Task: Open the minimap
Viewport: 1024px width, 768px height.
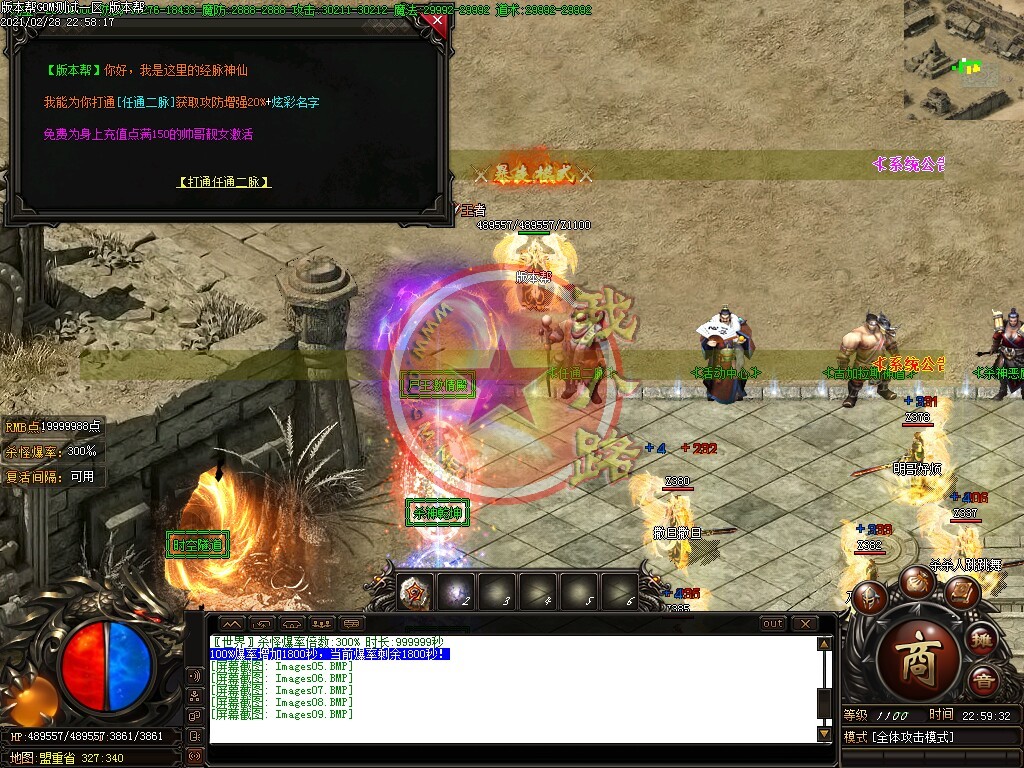Action: tap(964, 60)
